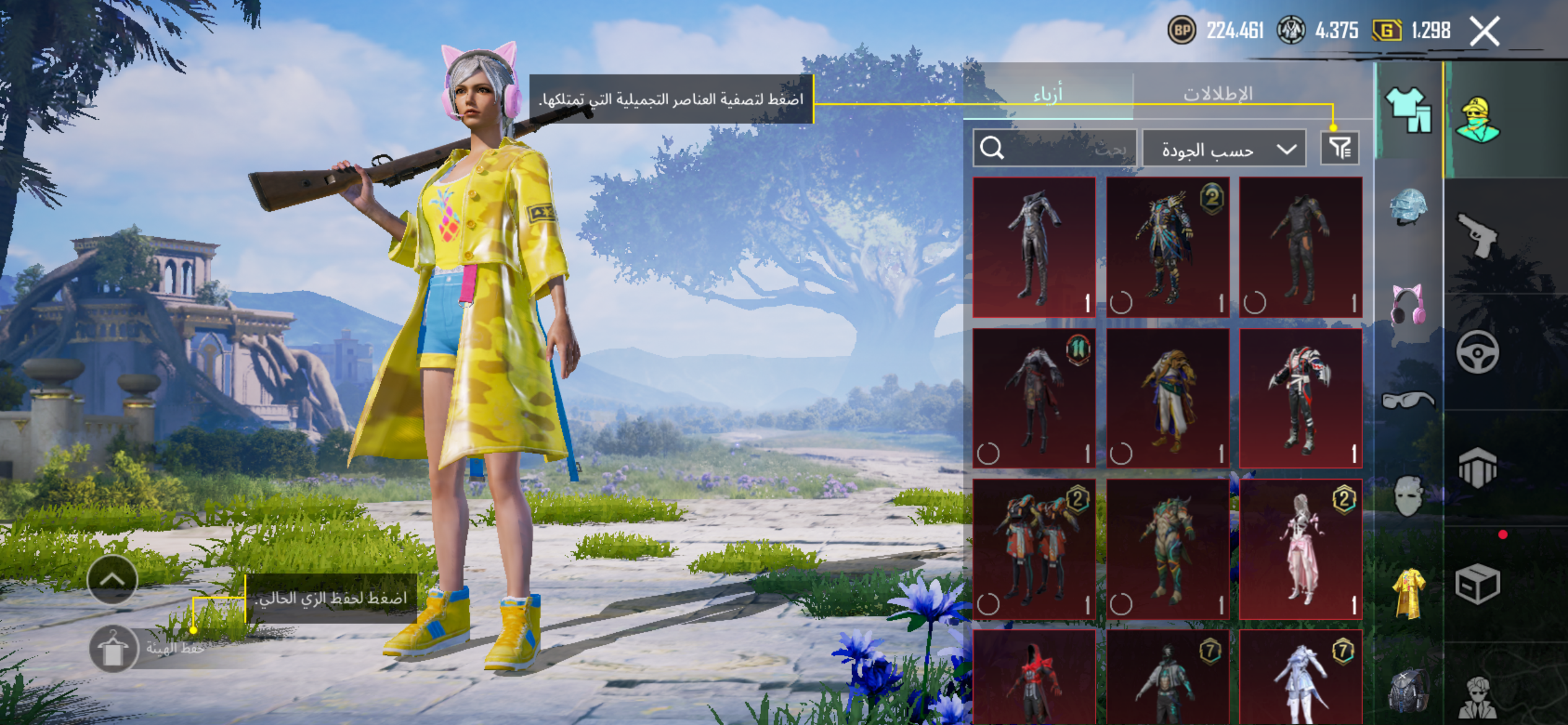This screenshot has width=1568, height=725.
Task: Open the sunglasses category
Action: tap(1408, 400)
